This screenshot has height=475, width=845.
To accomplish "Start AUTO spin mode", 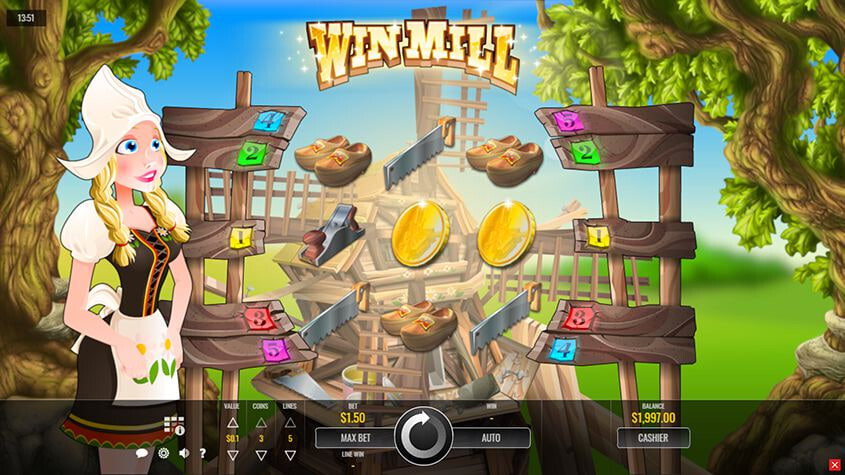I will 491,437.
